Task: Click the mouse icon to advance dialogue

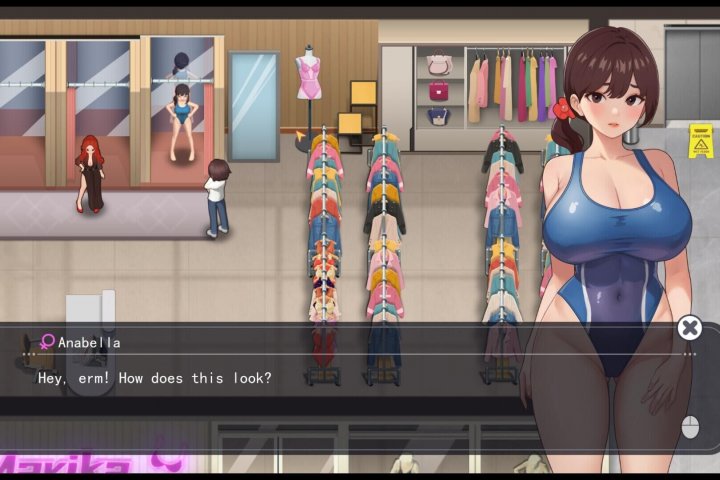Action: pos(689,427)
